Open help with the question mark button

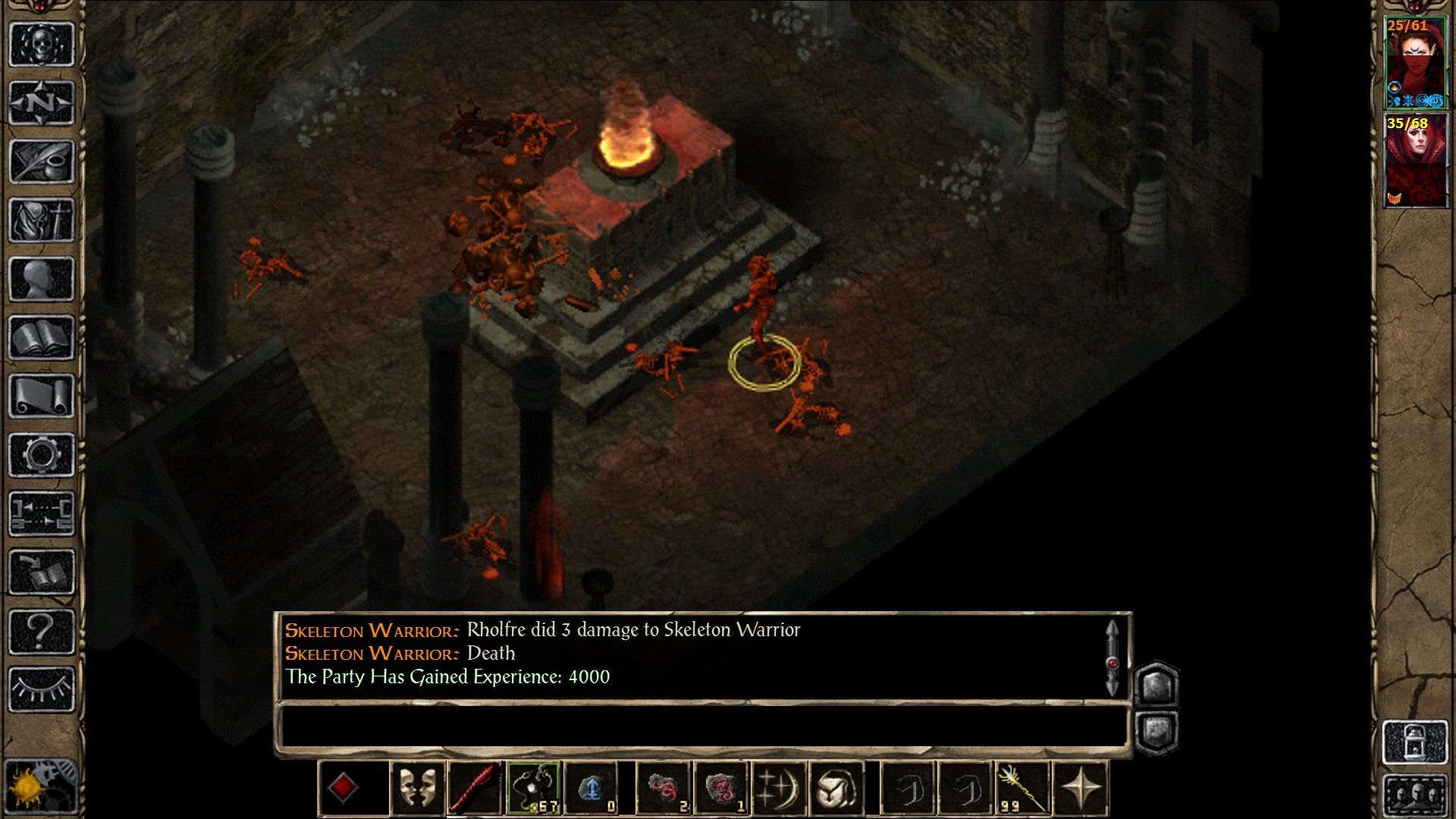click(42, 631)
